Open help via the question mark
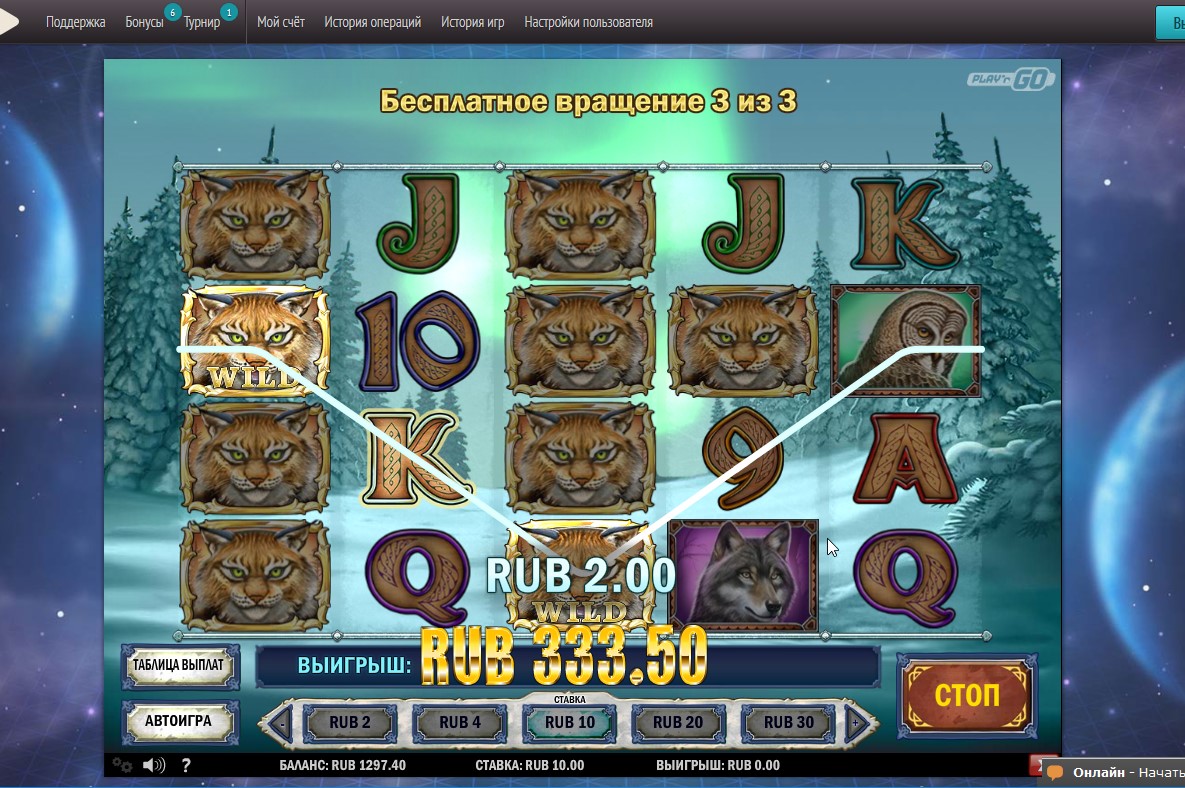The image size is (1185, 788). [x=186, y=766]
